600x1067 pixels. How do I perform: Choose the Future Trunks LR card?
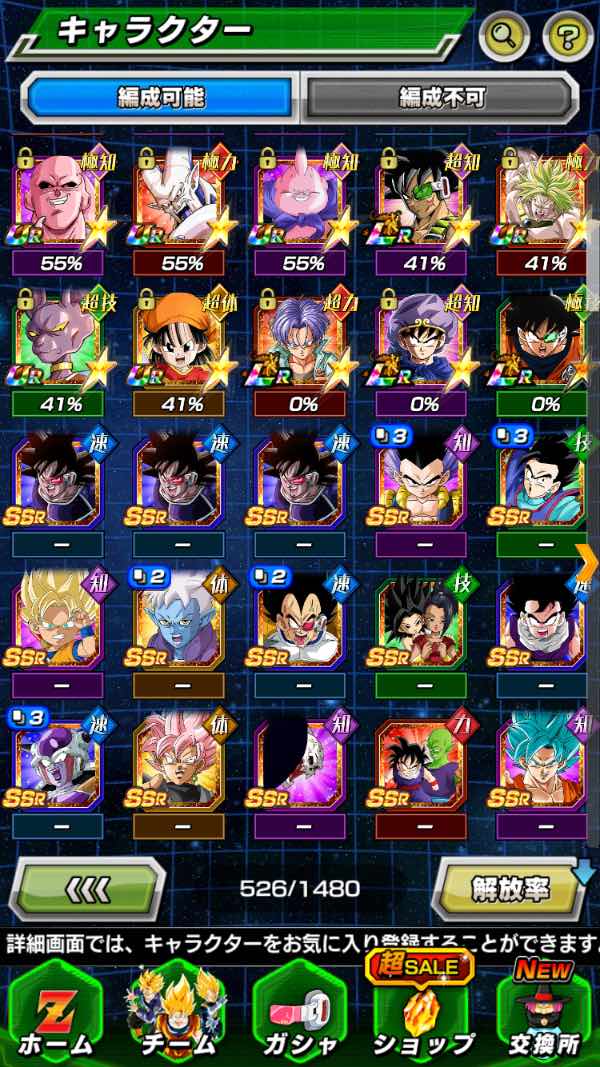click(301, 342)
